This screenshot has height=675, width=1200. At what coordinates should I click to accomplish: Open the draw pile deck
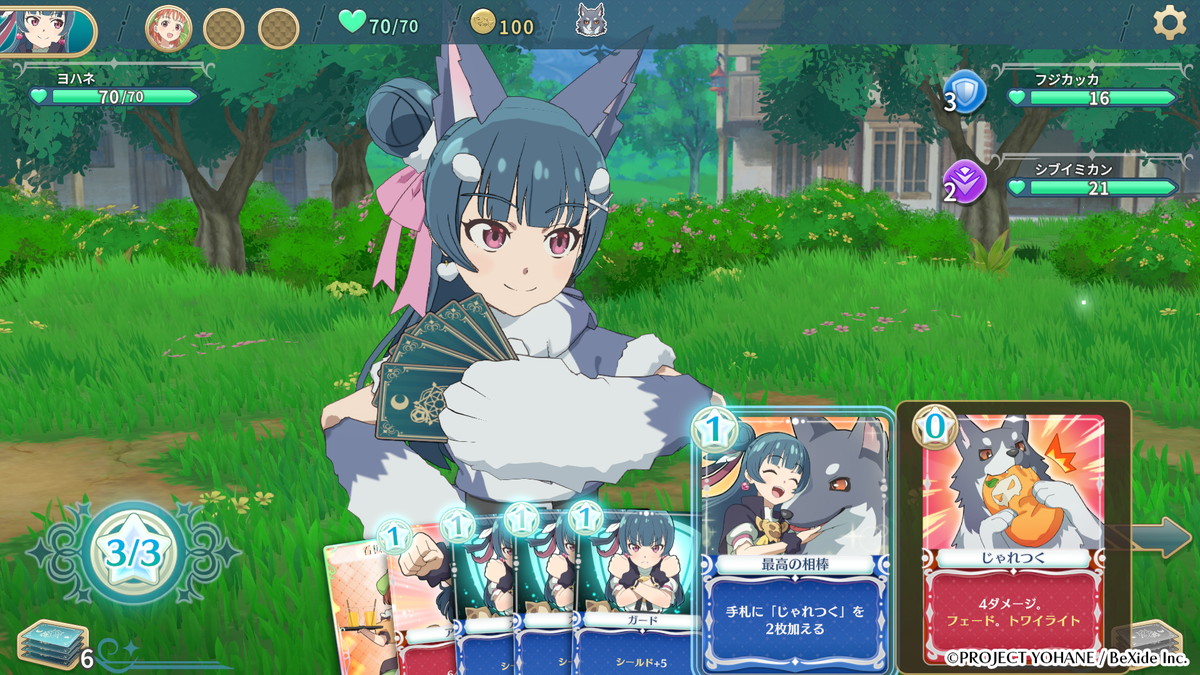pos(50,645)
